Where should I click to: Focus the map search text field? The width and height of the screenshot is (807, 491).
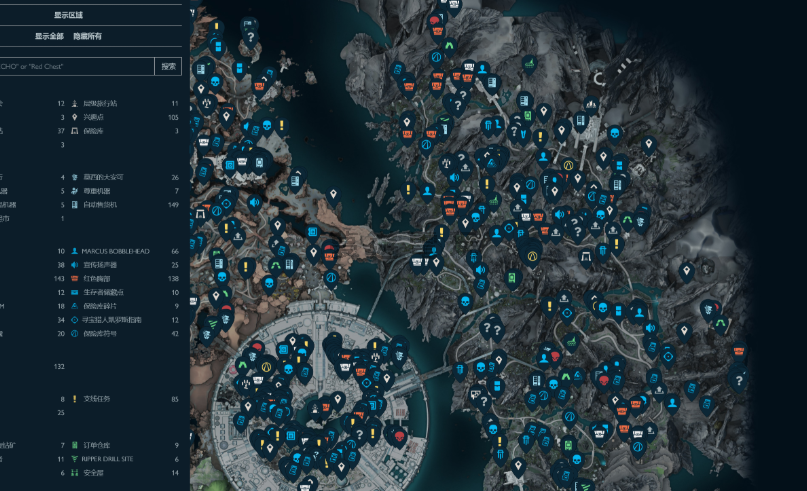click(x=75, y=67)
